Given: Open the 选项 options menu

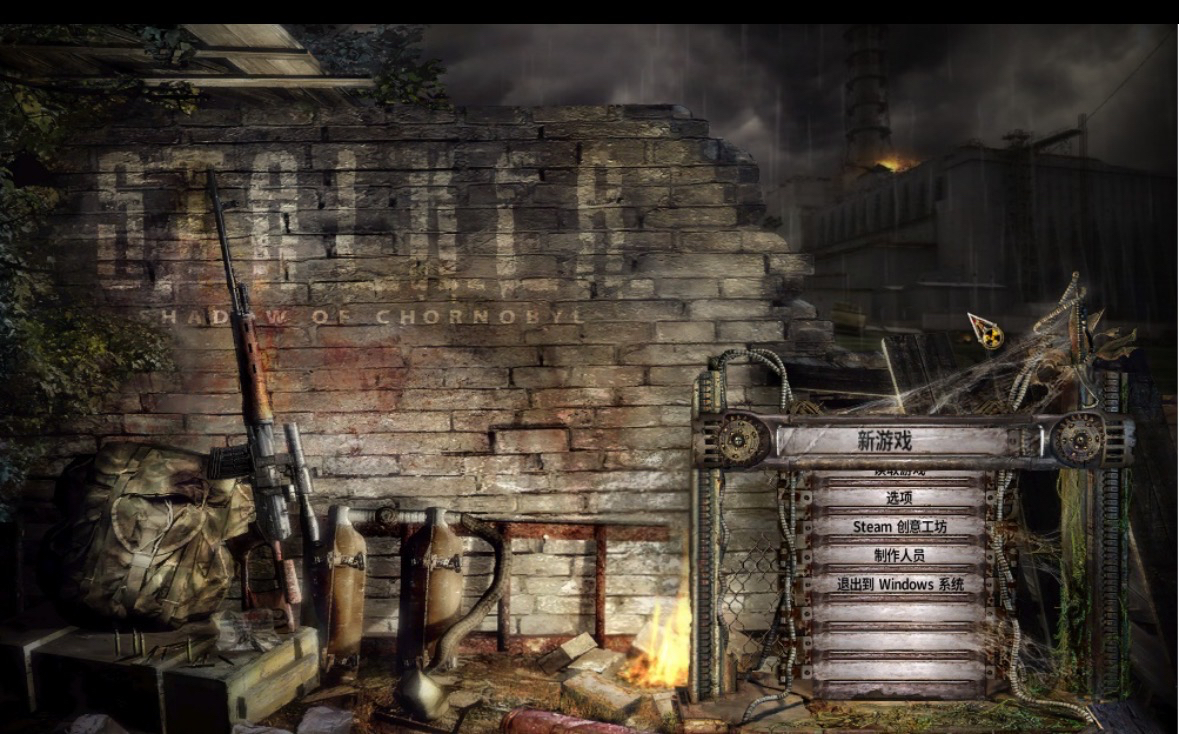Looking at the screenshot, I should click(899, 497).
